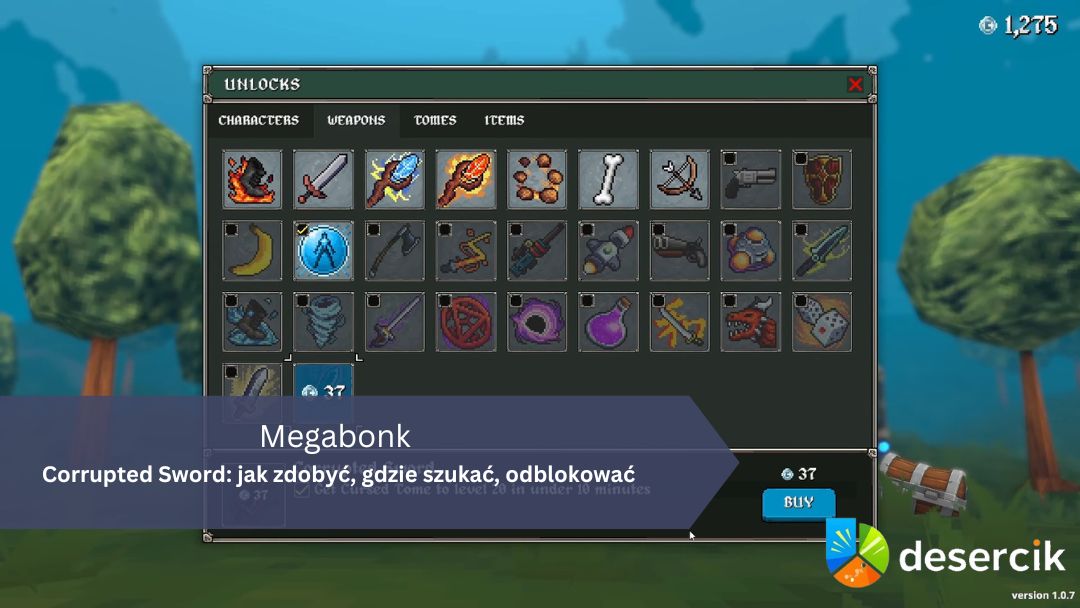1080x608 pixels.
Task: Choose the red dragon head weapon
Action: coord(751,321)
